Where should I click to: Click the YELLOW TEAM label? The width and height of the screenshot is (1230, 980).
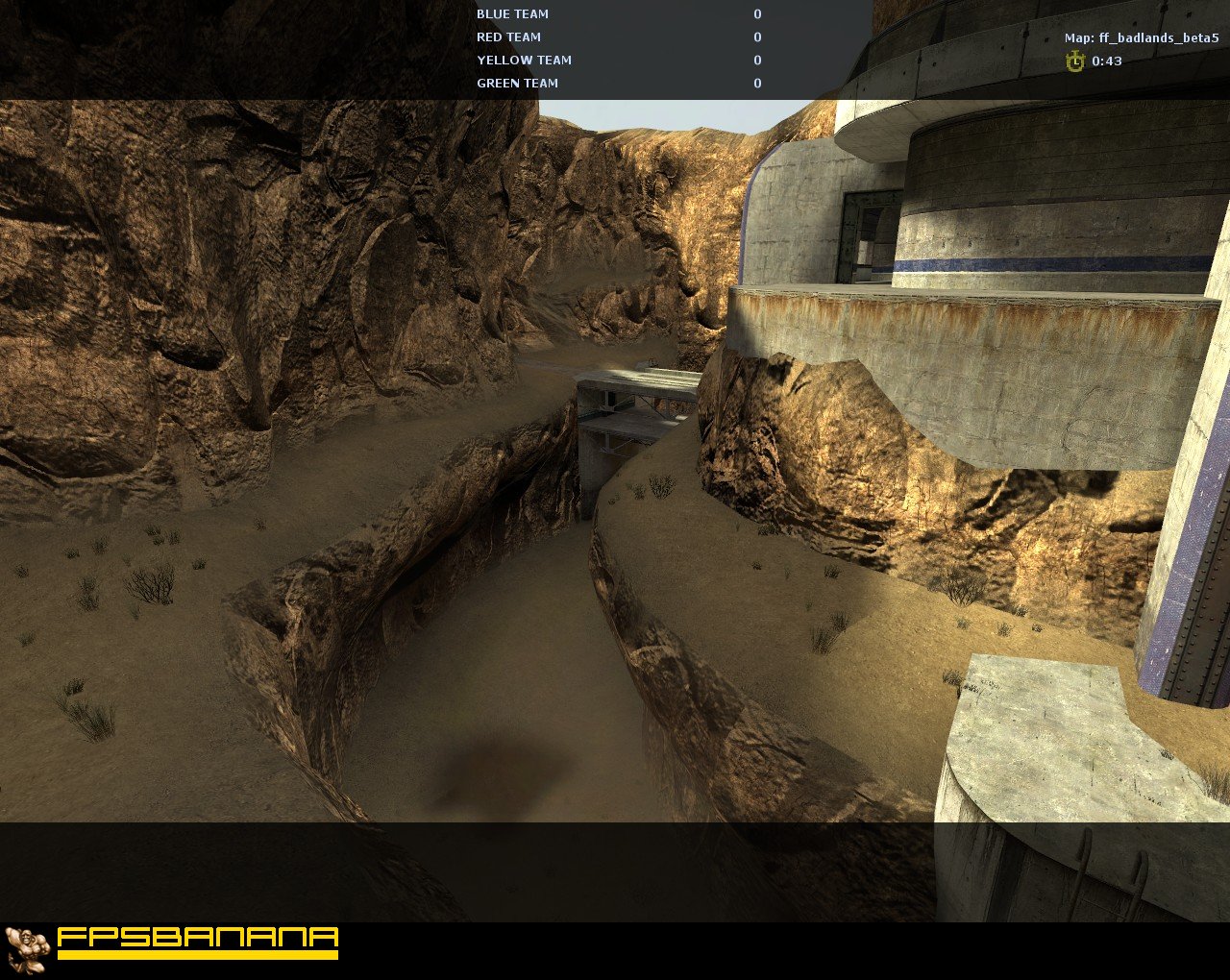[524, 60]
